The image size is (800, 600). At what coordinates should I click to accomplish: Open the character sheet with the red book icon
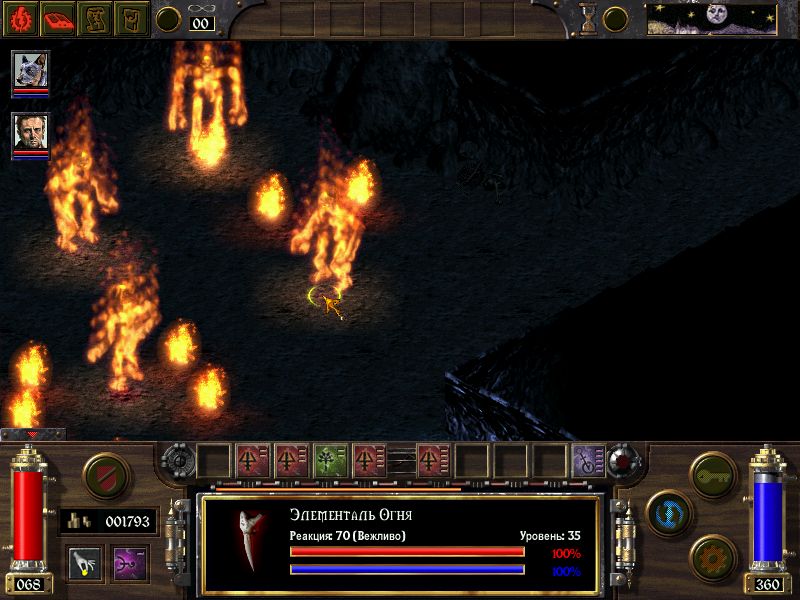click(58, 18)
